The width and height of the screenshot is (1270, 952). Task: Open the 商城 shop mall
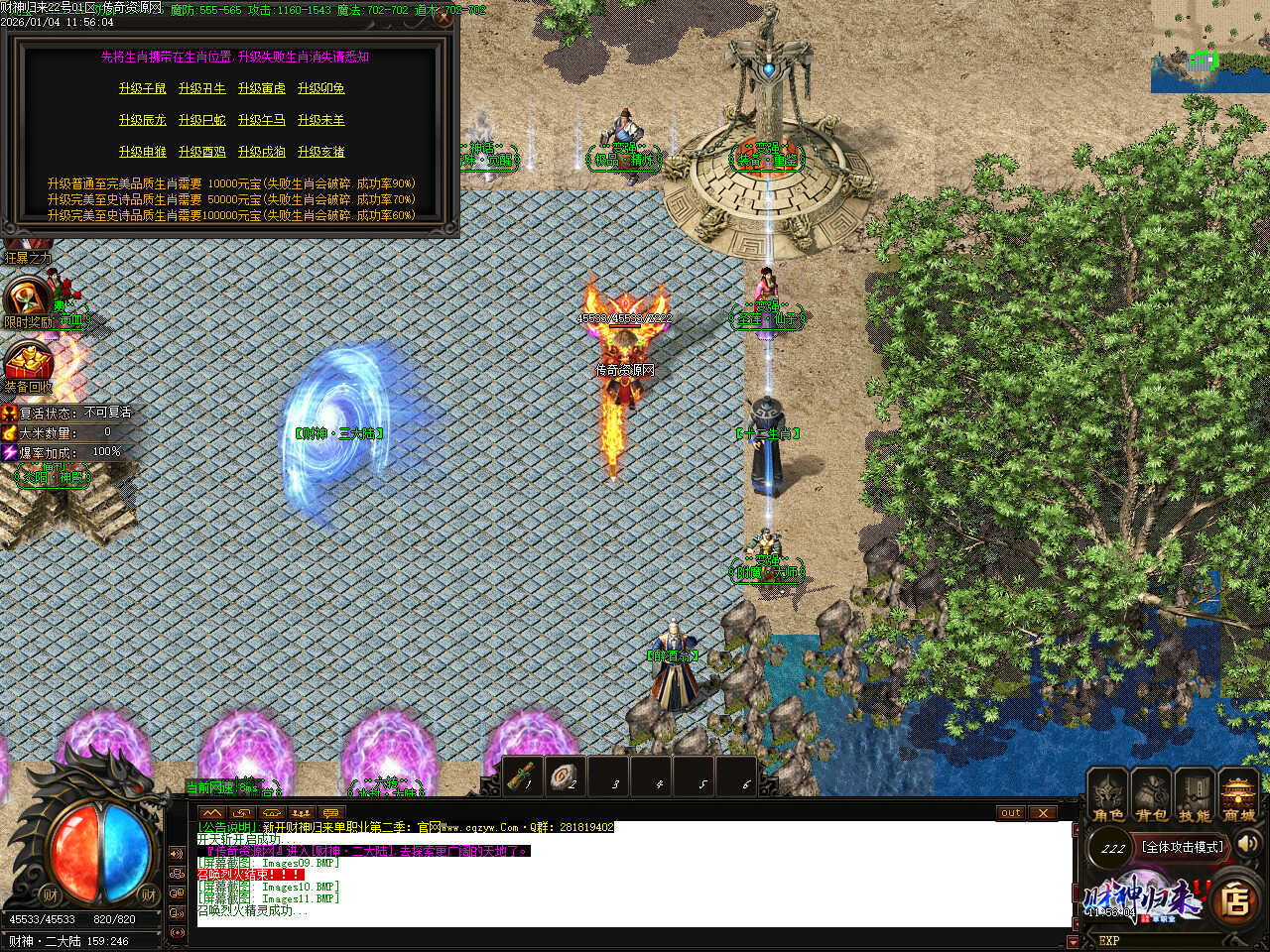click(1238, 795)
